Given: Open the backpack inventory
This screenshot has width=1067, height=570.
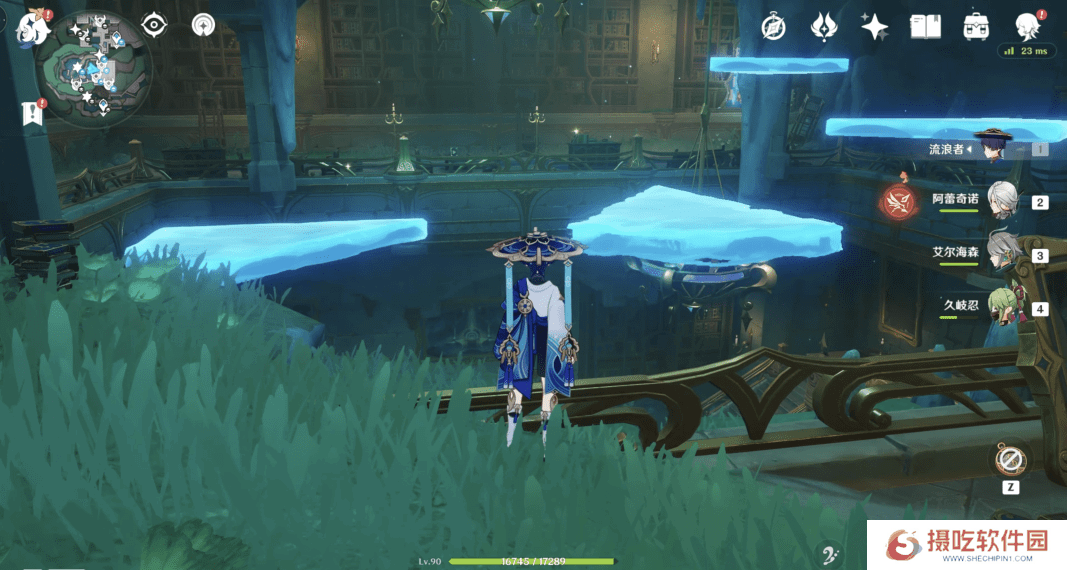Looking at the screenshot, I should pos(976,27).
